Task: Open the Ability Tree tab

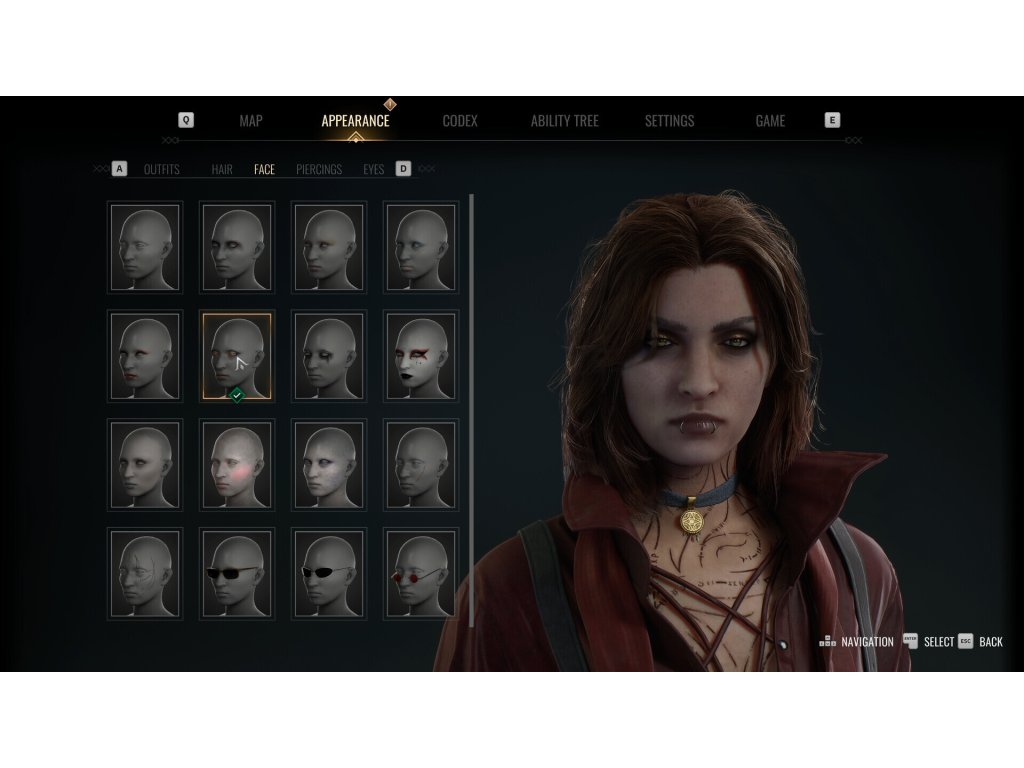Action: pos(564,121)
